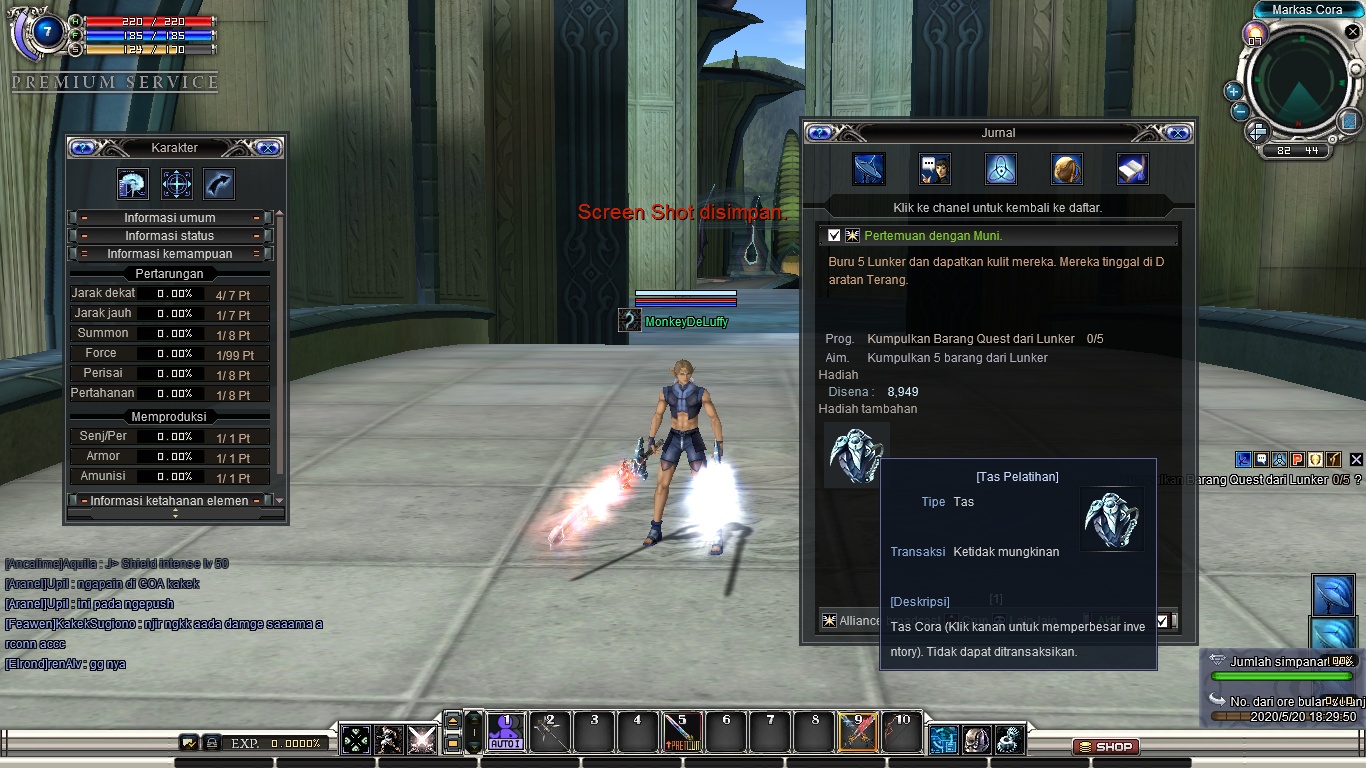1366x768 pixels.
Task: Collapse the Informasi ketahanan elemen section
Action: click(170, 500)
